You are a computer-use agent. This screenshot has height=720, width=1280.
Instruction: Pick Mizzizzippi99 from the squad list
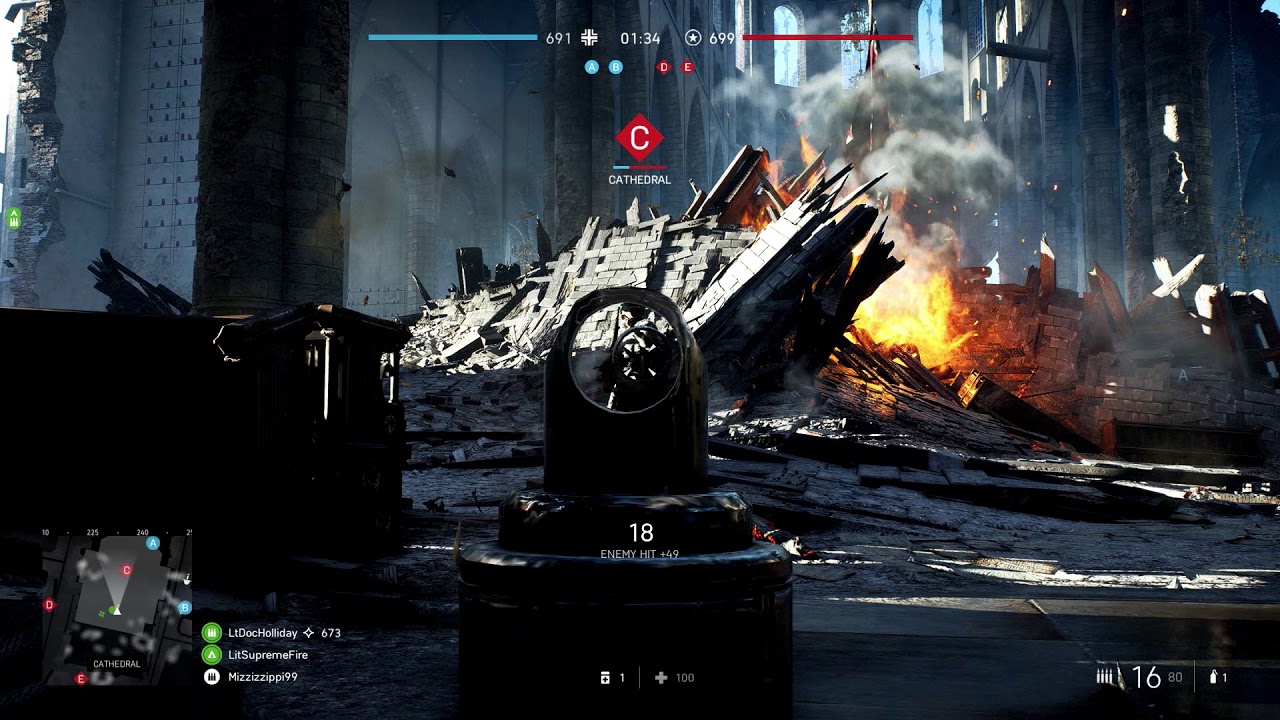(x=262, y=677)
